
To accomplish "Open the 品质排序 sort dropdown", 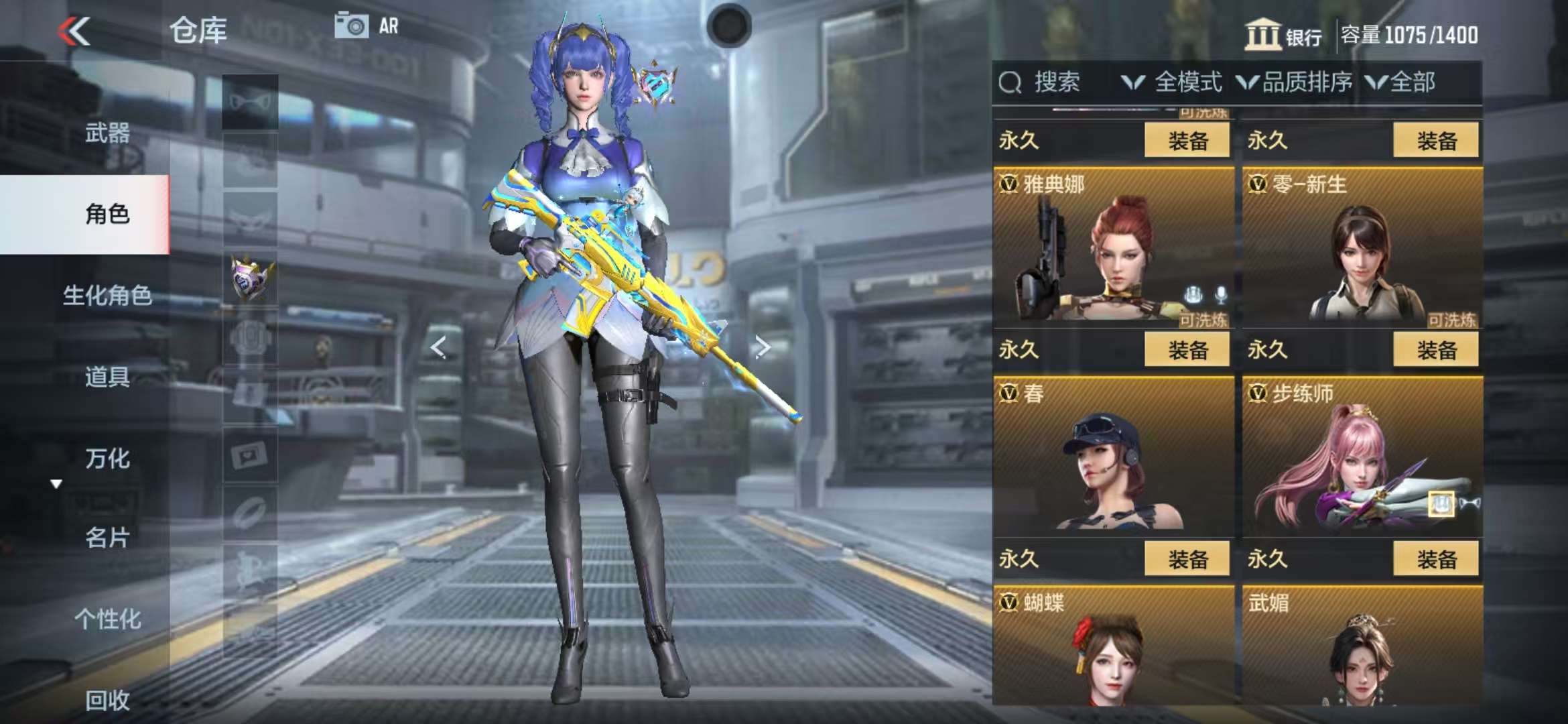I will [x=1295, y=82].
